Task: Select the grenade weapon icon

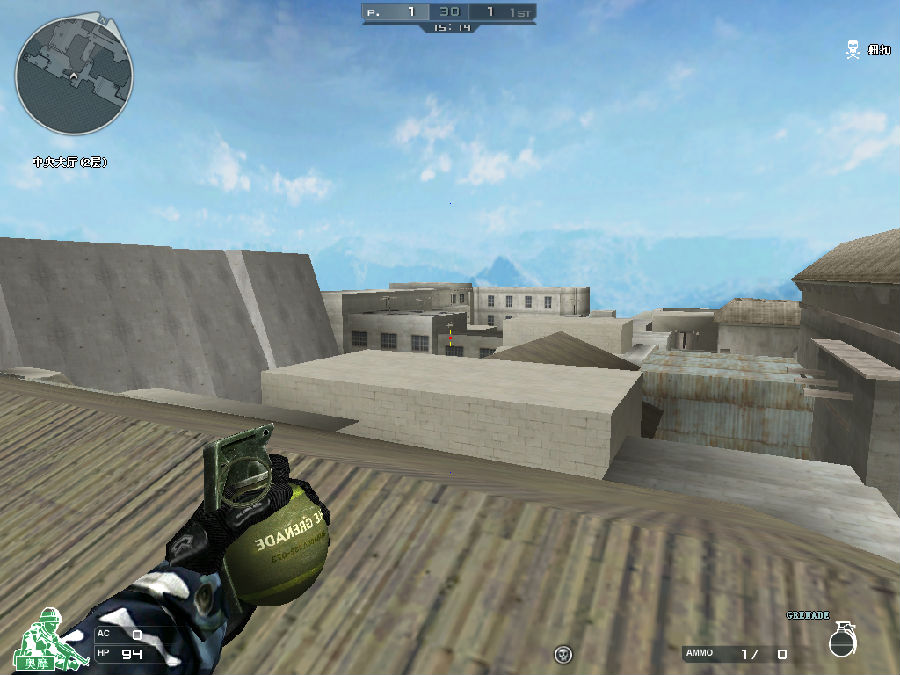Action: [x=842, y=640]
